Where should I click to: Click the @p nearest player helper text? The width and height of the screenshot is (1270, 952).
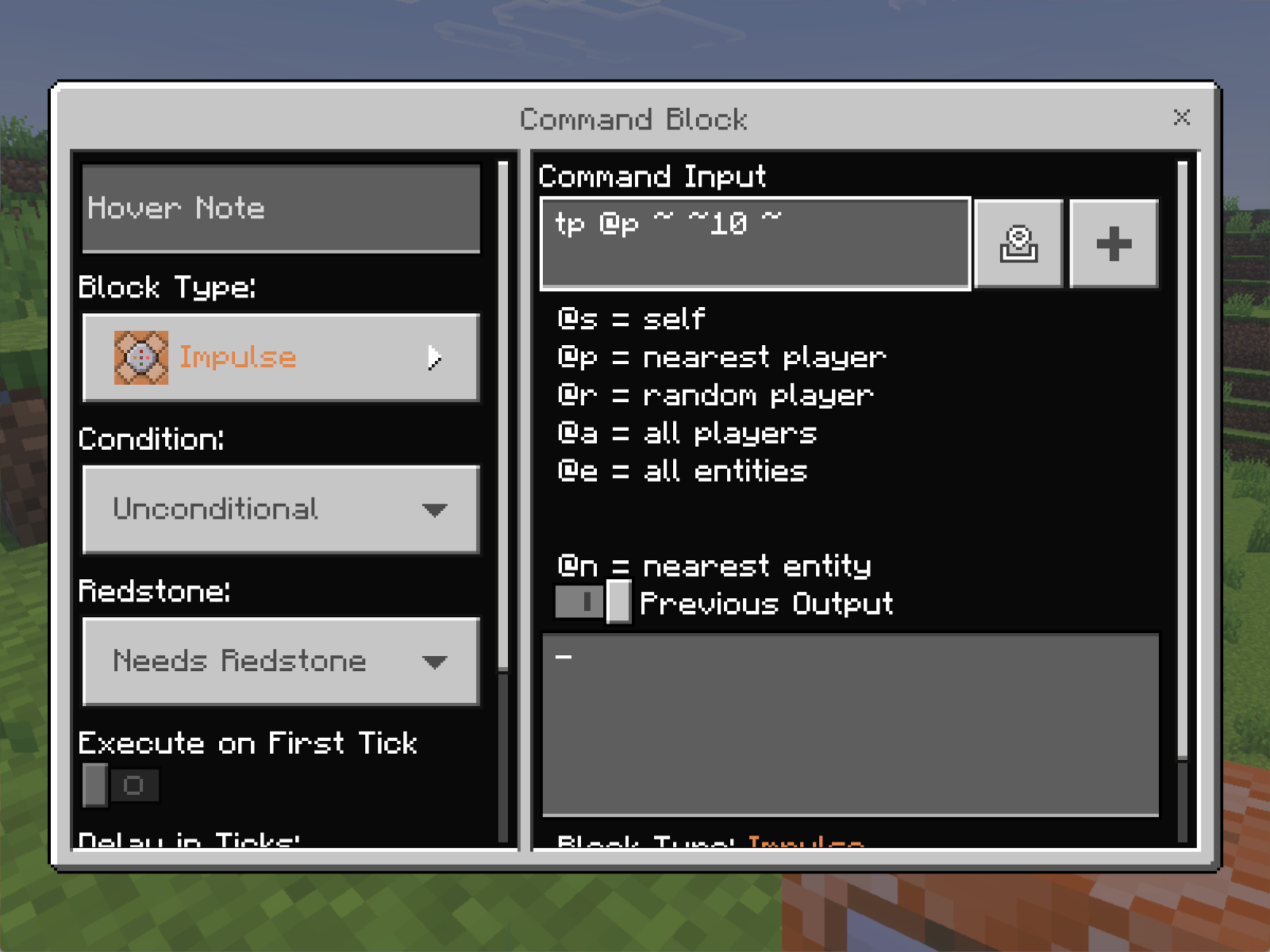(719, 357)
